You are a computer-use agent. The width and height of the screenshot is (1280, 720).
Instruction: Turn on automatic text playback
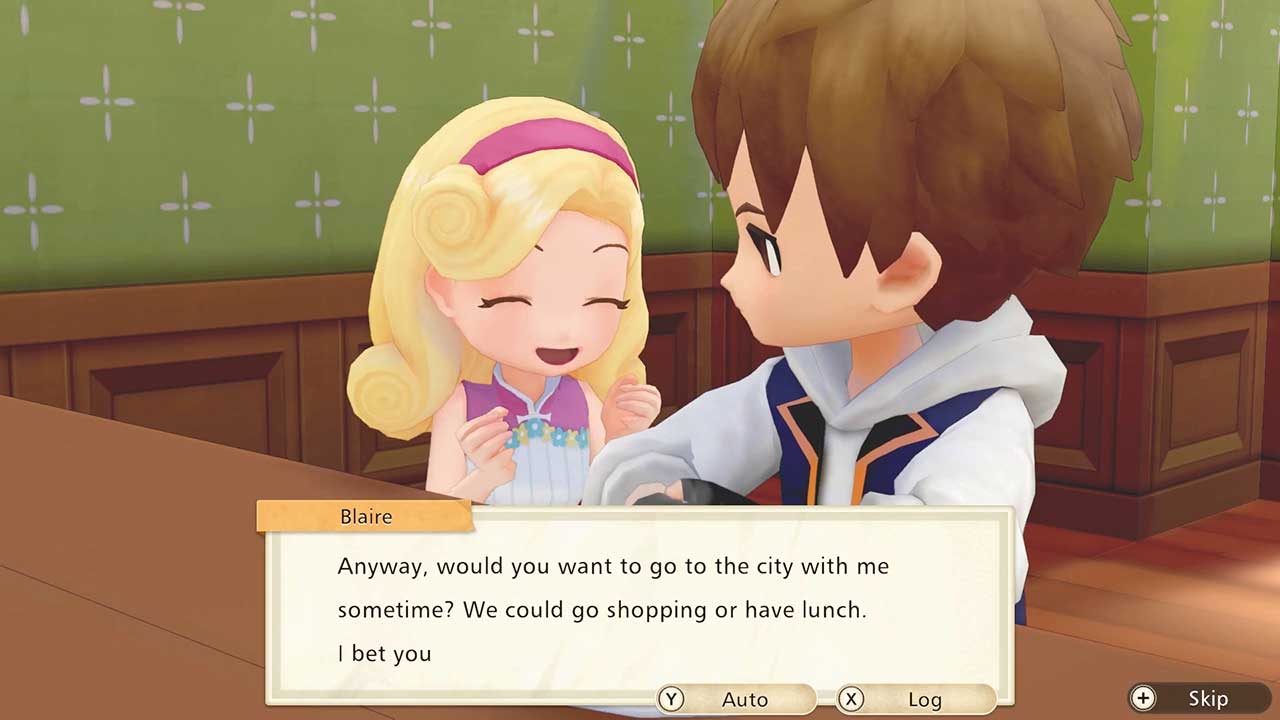click(x=744, y=699)
